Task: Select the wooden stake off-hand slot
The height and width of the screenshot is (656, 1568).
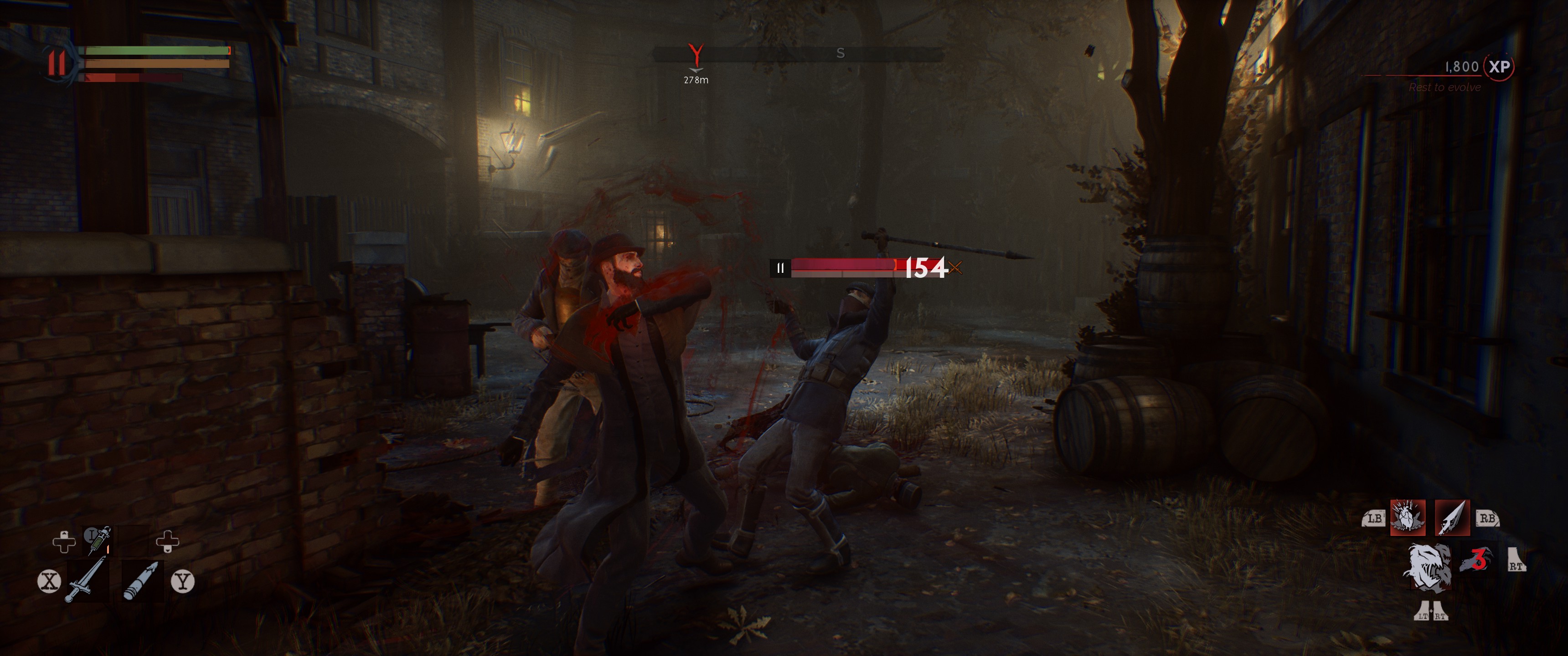Action: tap(141, 580)
